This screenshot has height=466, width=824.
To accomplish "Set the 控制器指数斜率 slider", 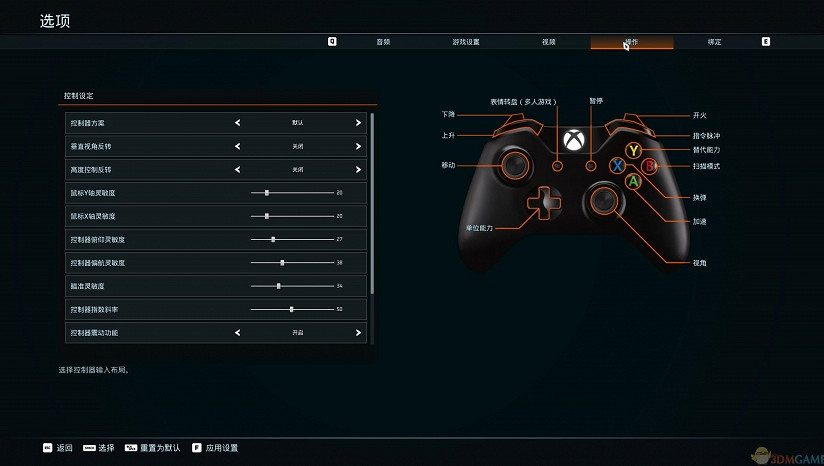I will coord(291,309).
